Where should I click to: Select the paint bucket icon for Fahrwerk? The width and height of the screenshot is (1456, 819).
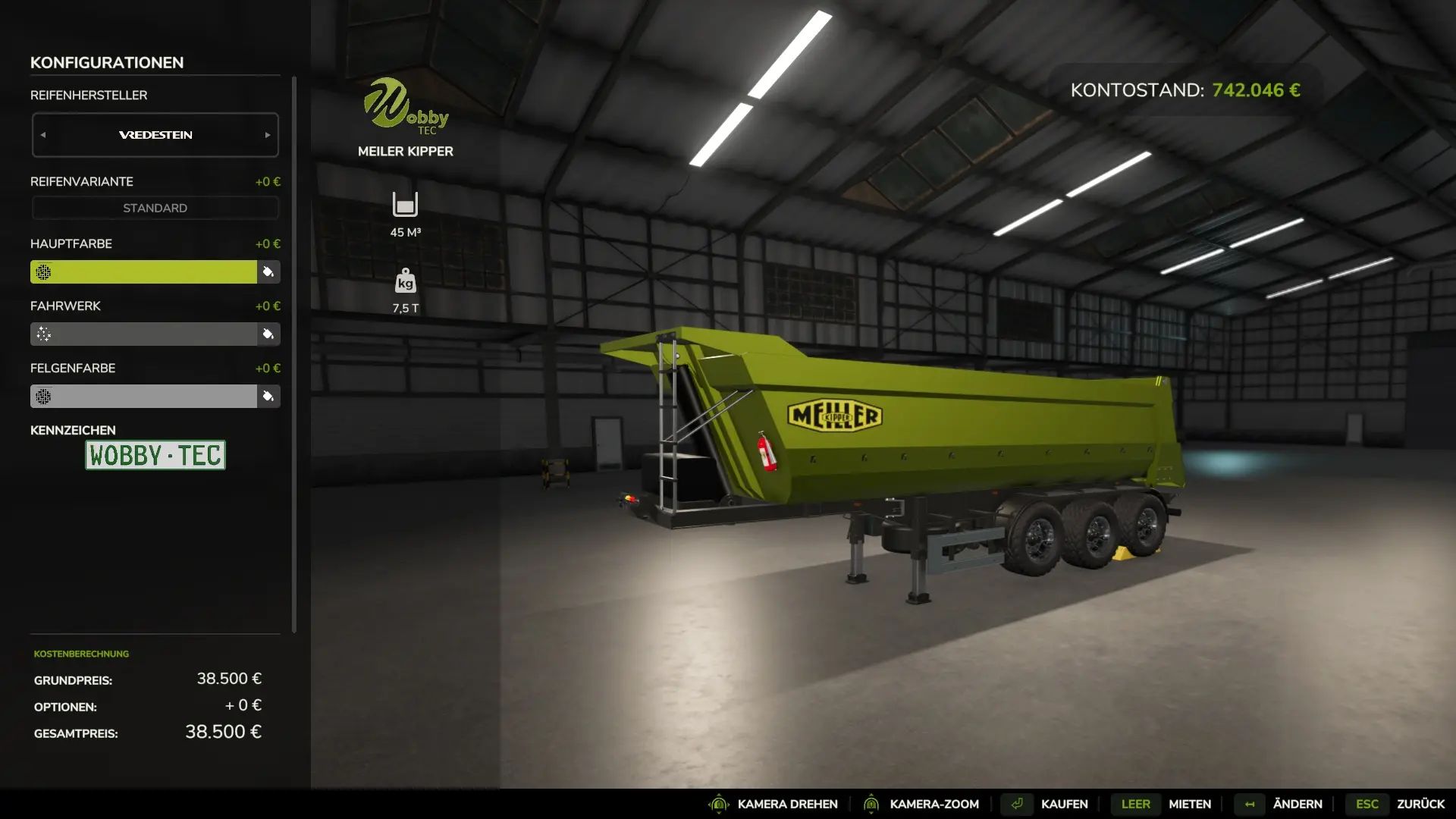click(x=269, y=334)
